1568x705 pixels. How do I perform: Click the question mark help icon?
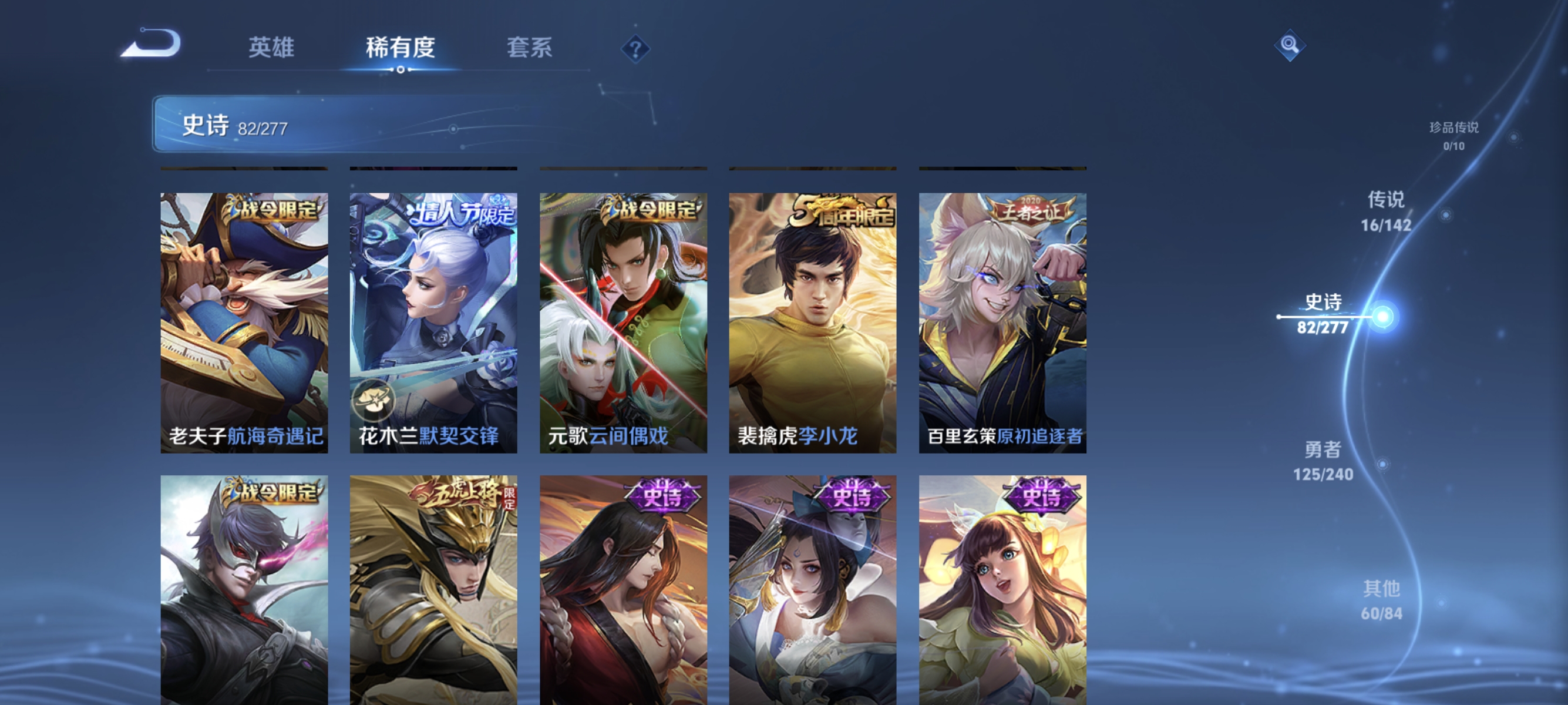coord(635,50)
